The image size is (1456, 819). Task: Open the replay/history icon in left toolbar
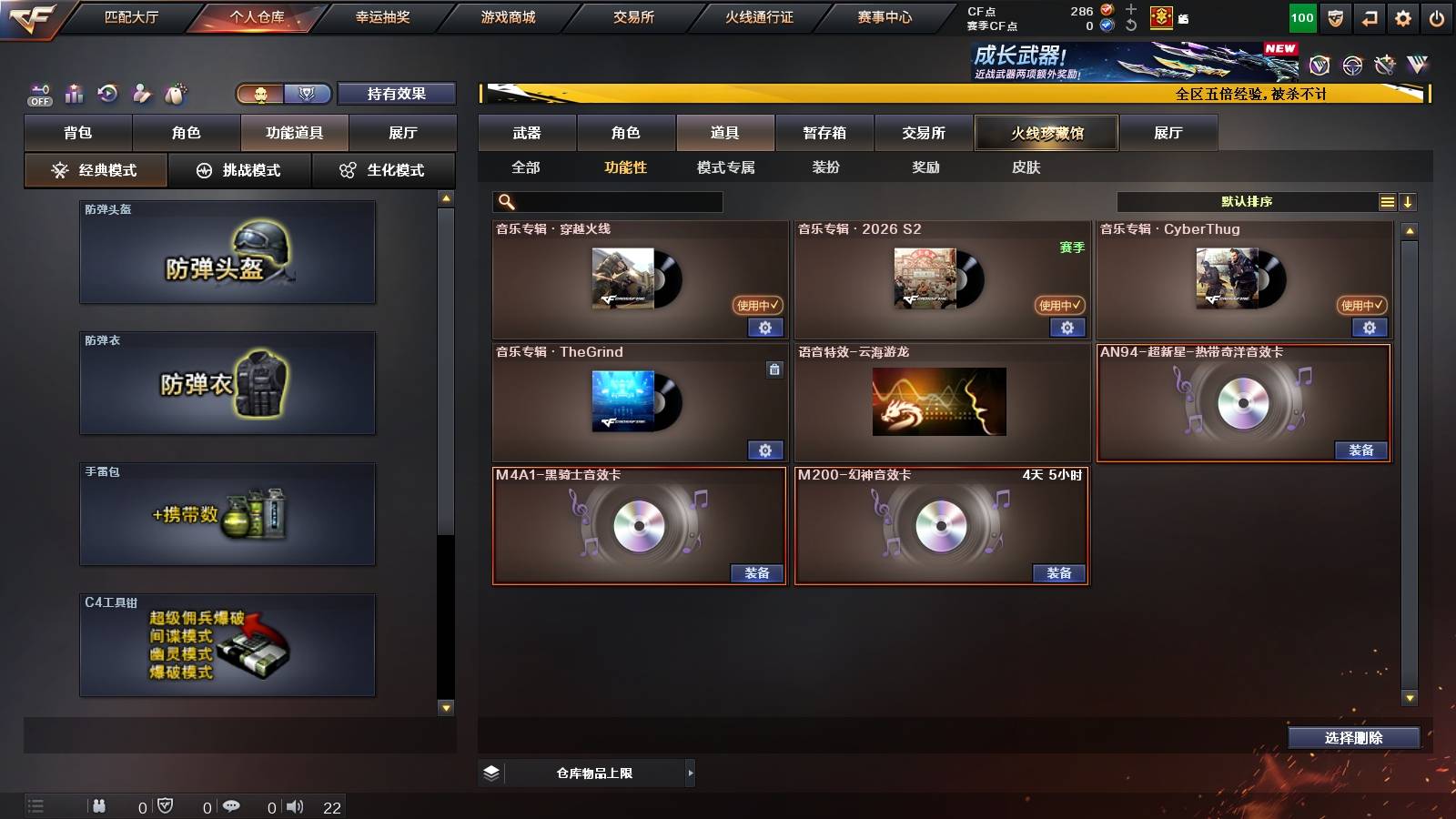(x=108, y=94)
